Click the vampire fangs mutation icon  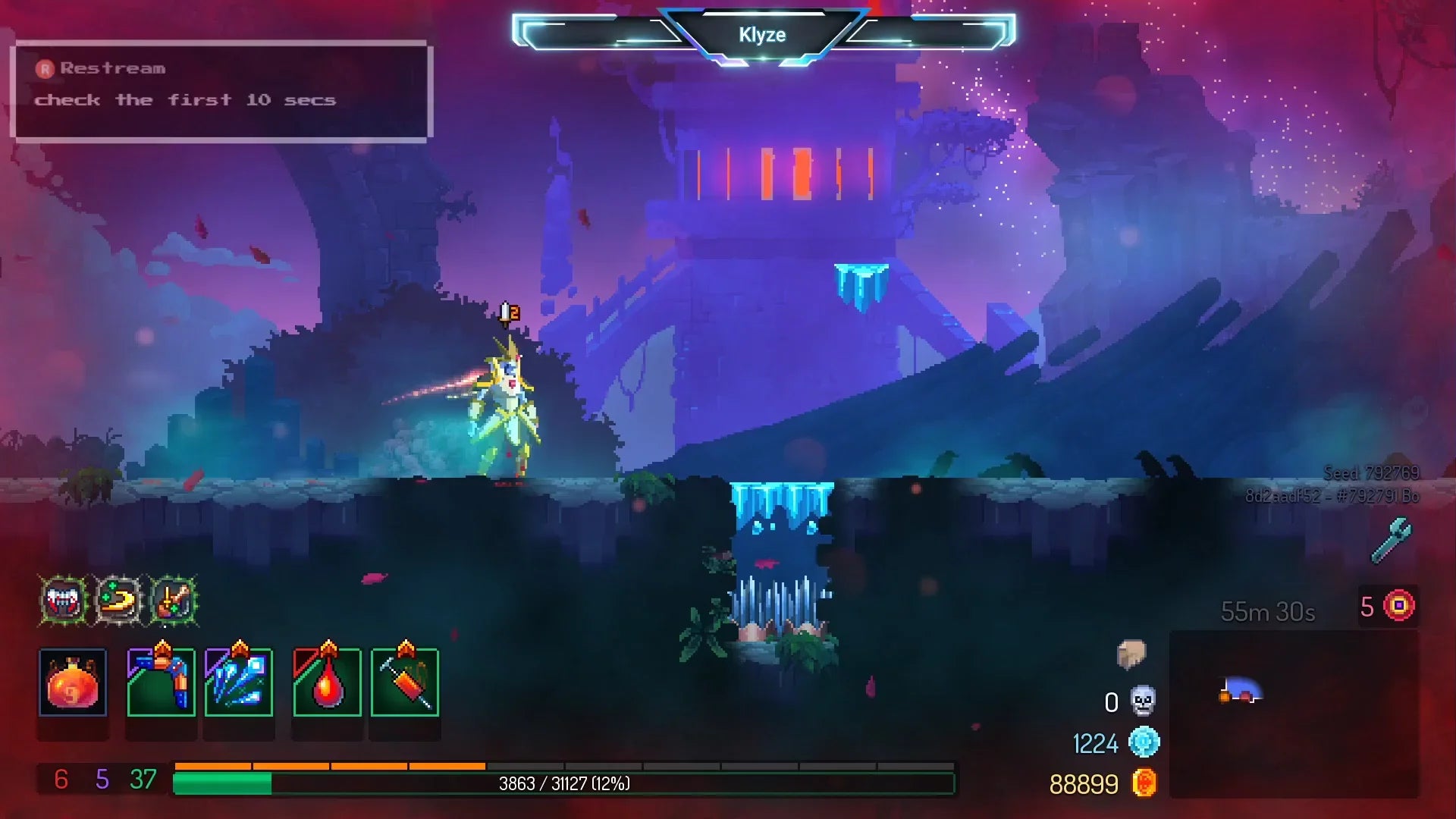click(64, 601)
